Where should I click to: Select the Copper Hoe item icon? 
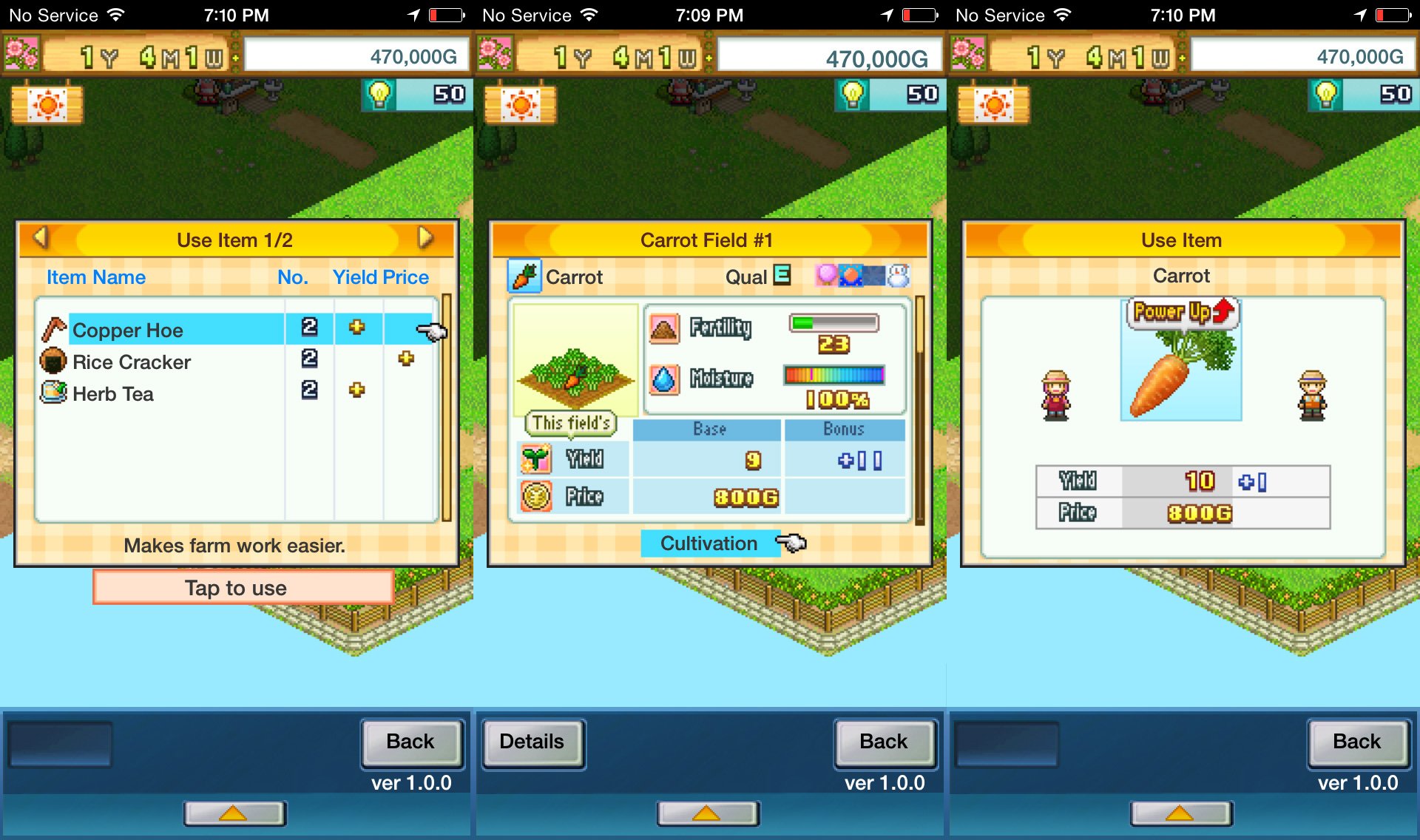[x=53, y=330]
